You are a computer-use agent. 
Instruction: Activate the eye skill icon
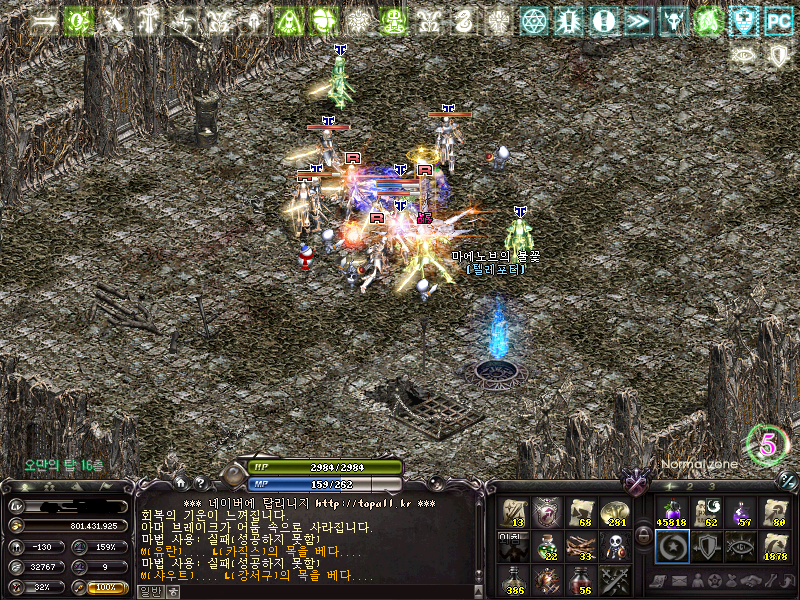[x=740, y=546]
